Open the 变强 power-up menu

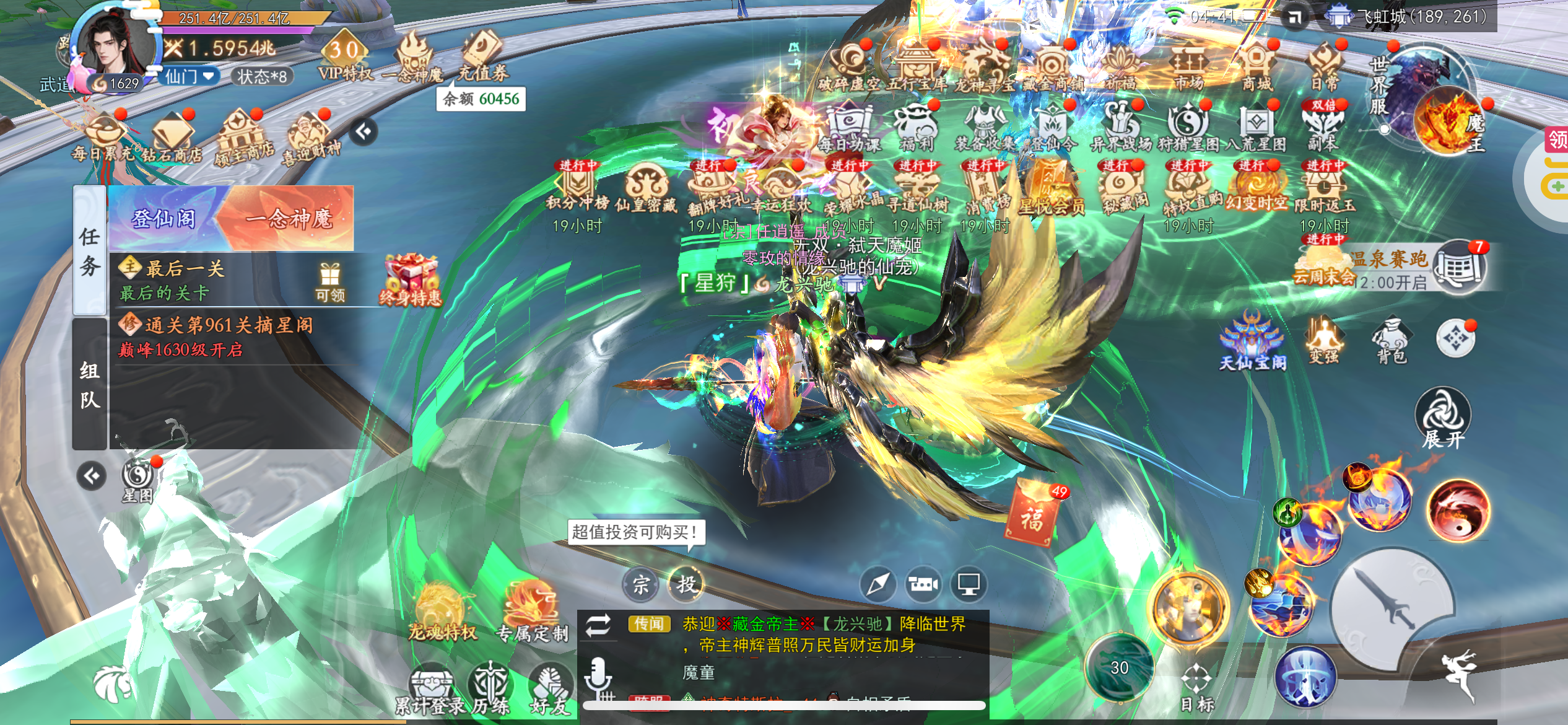(x=1323, y=340)
